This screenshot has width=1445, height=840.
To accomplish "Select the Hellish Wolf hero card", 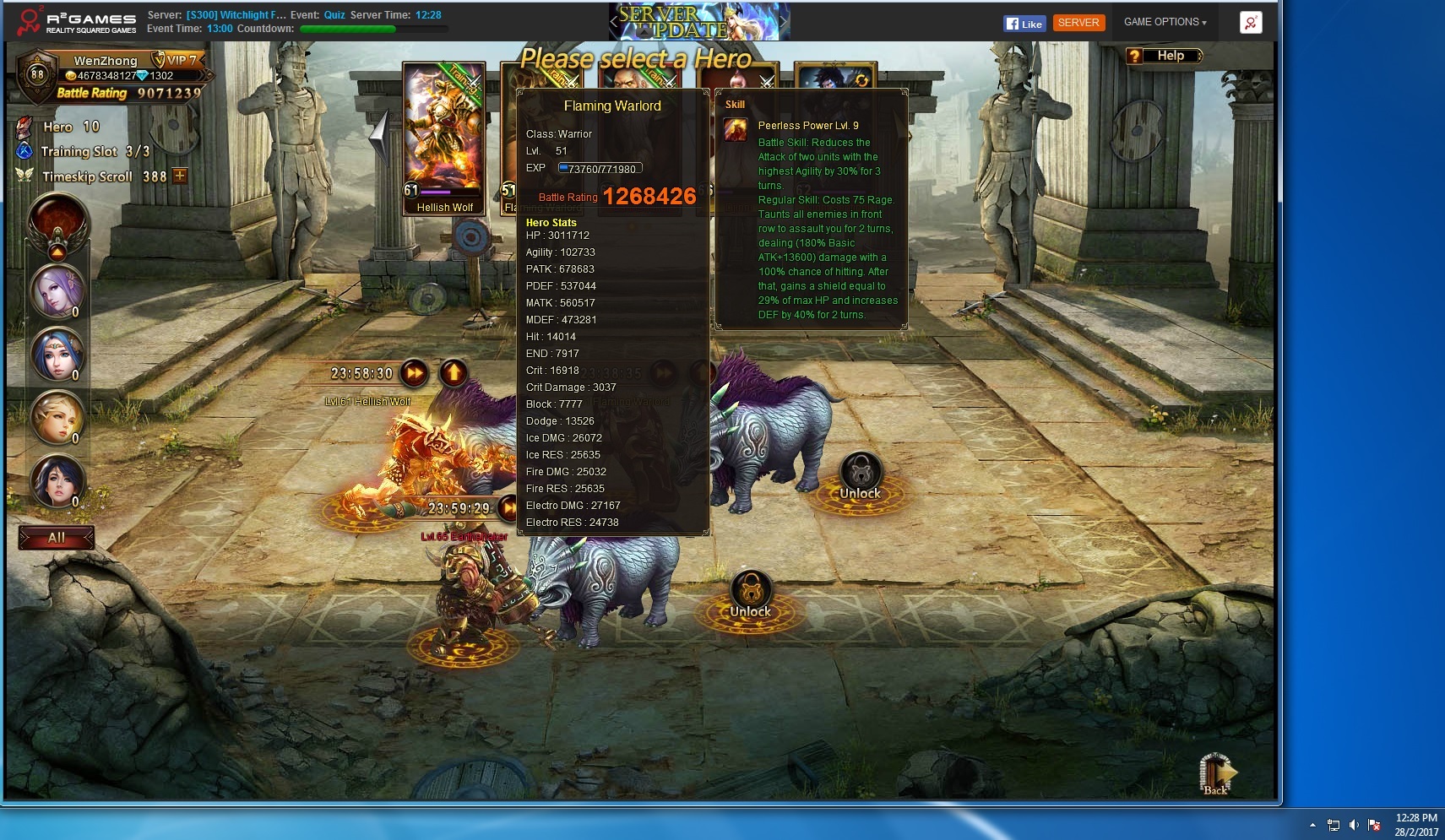I will coord(444,135).
